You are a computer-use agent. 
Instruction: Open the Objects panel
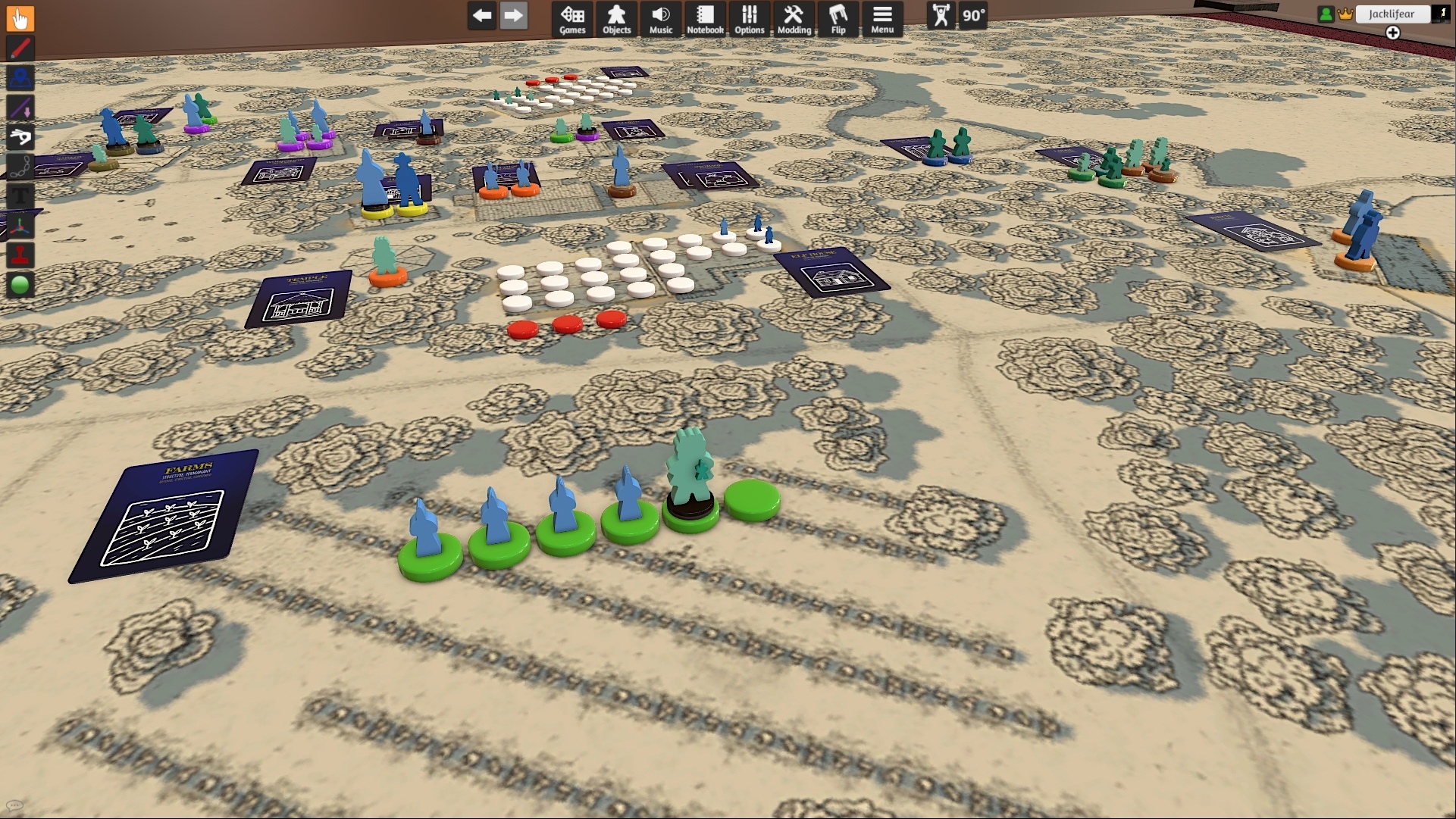tap(616, 18)
